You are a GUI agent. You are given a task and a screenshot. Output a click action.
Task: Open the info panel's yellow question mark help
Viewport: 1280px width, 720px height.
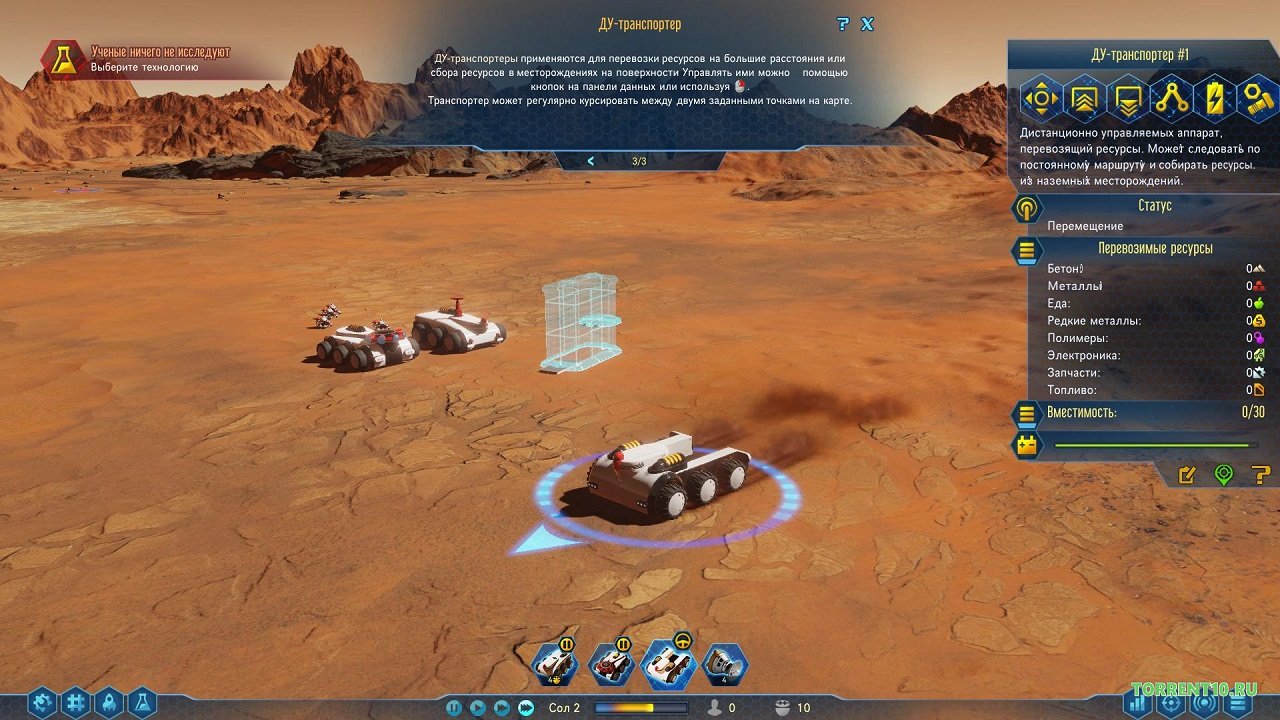tap(1260, 475)
